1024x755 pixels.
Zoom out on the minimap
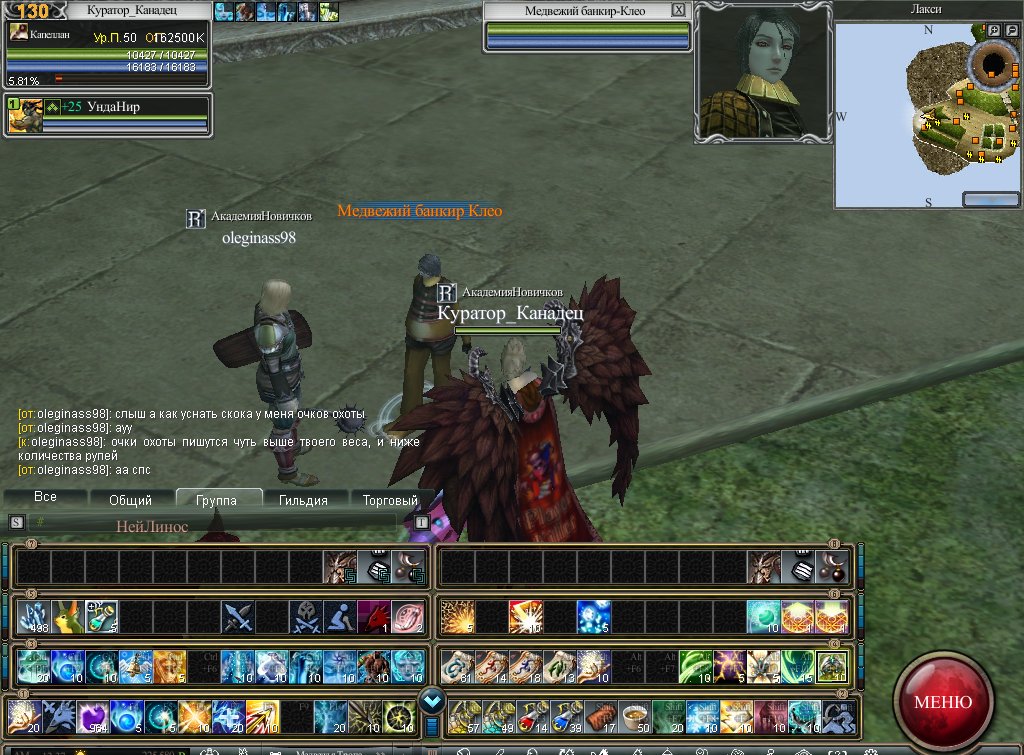1010,31
